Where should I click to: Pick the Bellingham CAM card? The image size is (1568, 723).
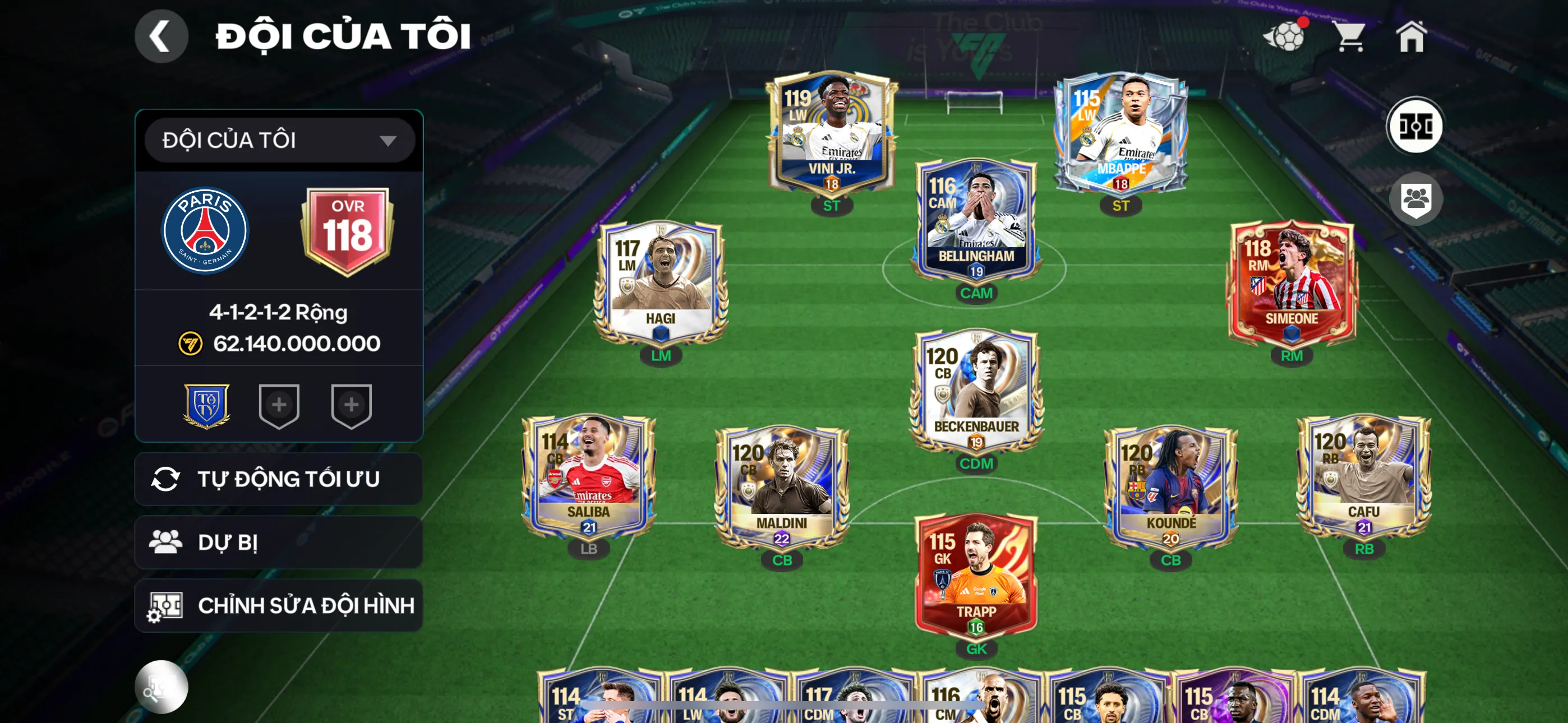[976, 220]
